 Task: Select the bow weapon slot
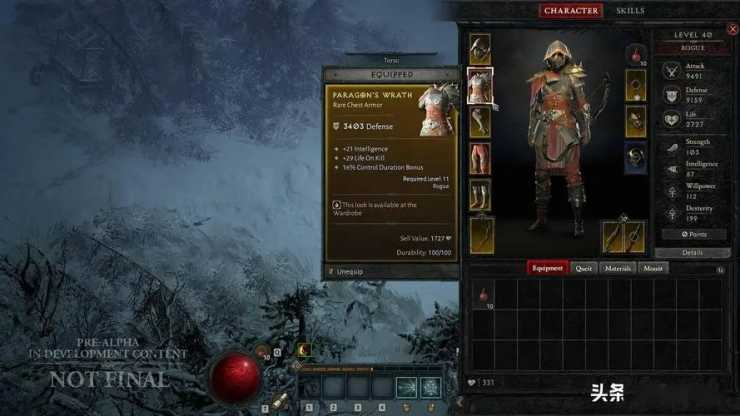pos(482,234)
